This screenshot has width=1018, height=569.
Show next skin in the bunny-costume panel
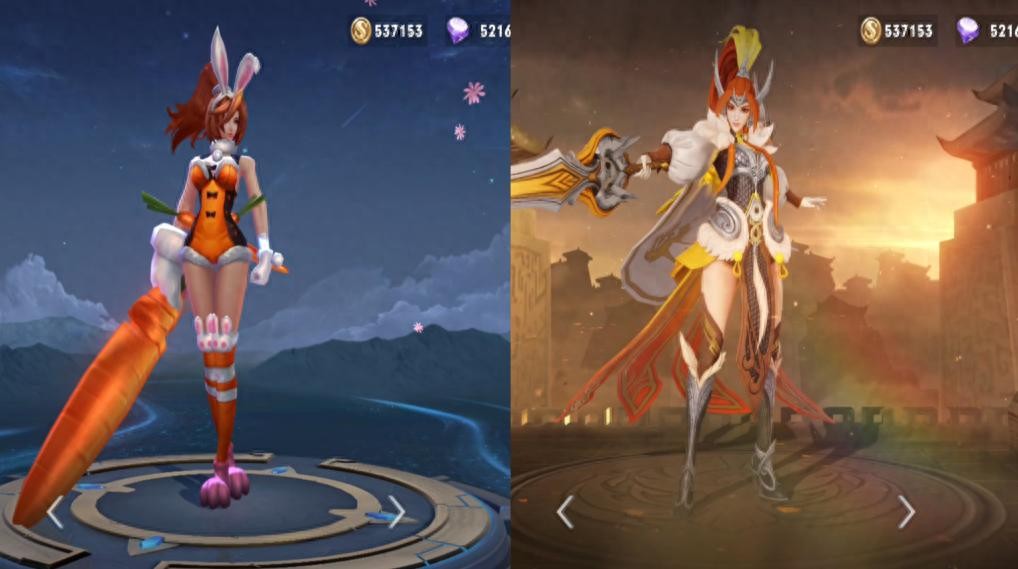coord(396,512)
